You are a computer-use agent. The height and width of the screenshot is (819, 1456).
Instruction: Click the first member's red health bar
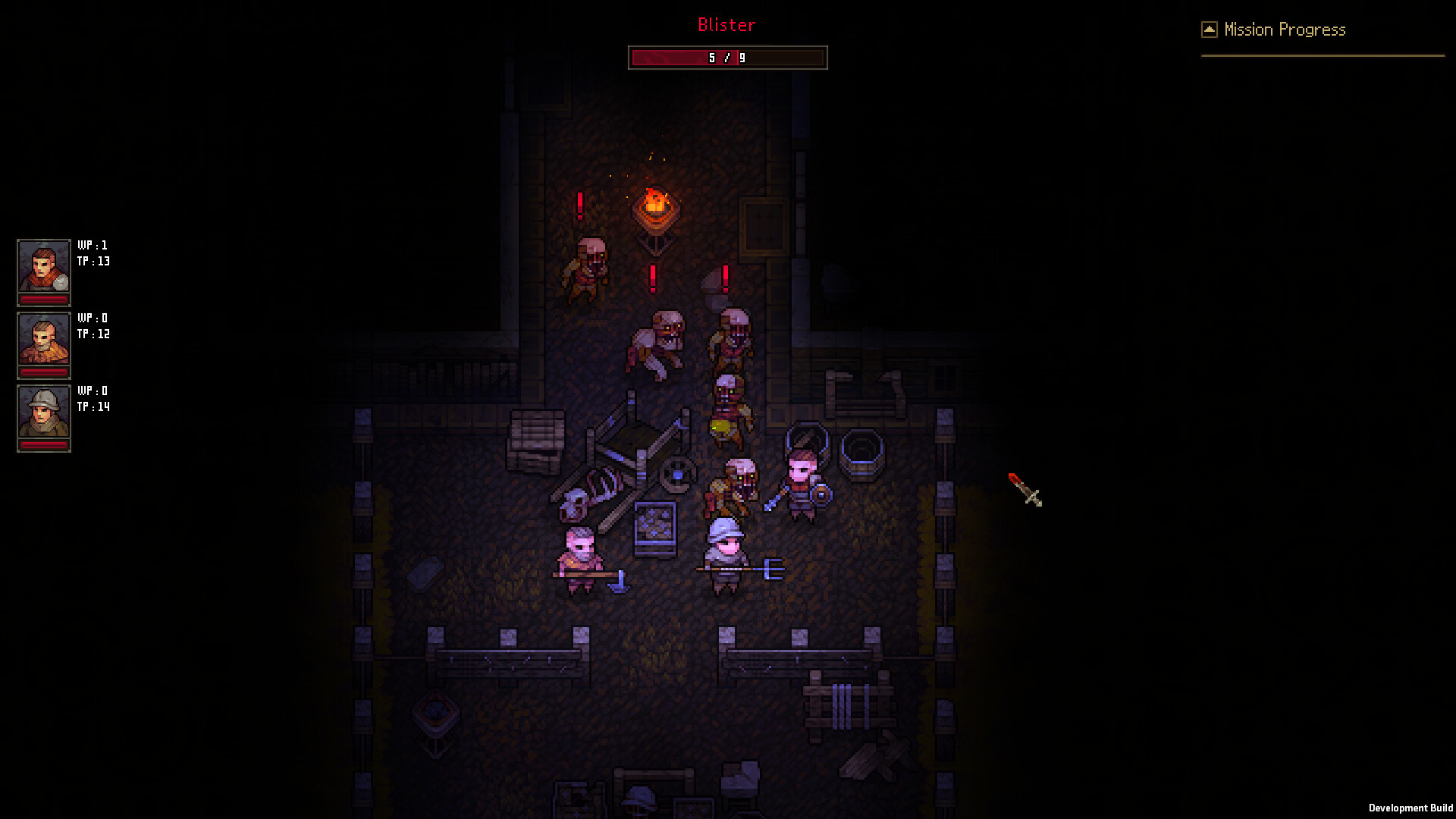[43, 300]
